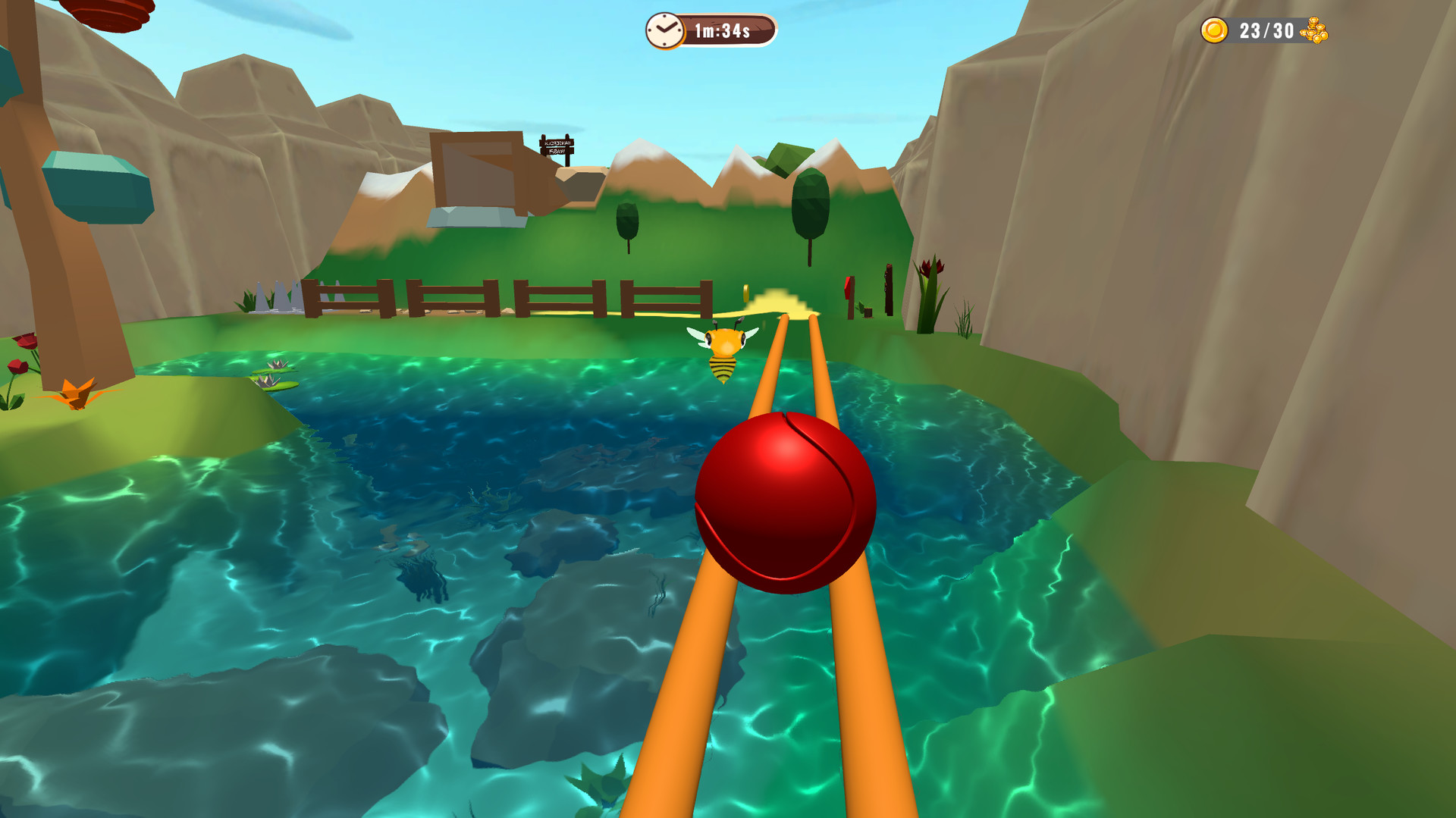The width and height of the screenshot is (1456, 818).
Task: Click the wooden signpost on the ridge
Action: click(x=558, y=144)
